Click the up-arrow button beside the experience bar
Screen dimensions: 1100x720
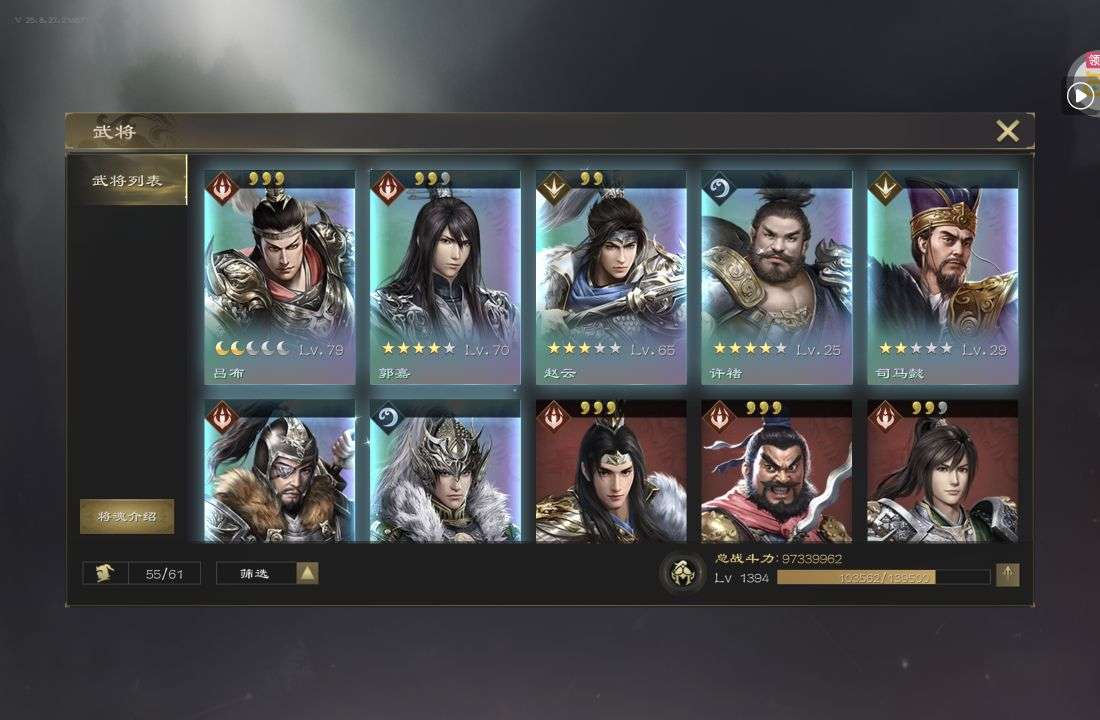(x=1008, y=574)
